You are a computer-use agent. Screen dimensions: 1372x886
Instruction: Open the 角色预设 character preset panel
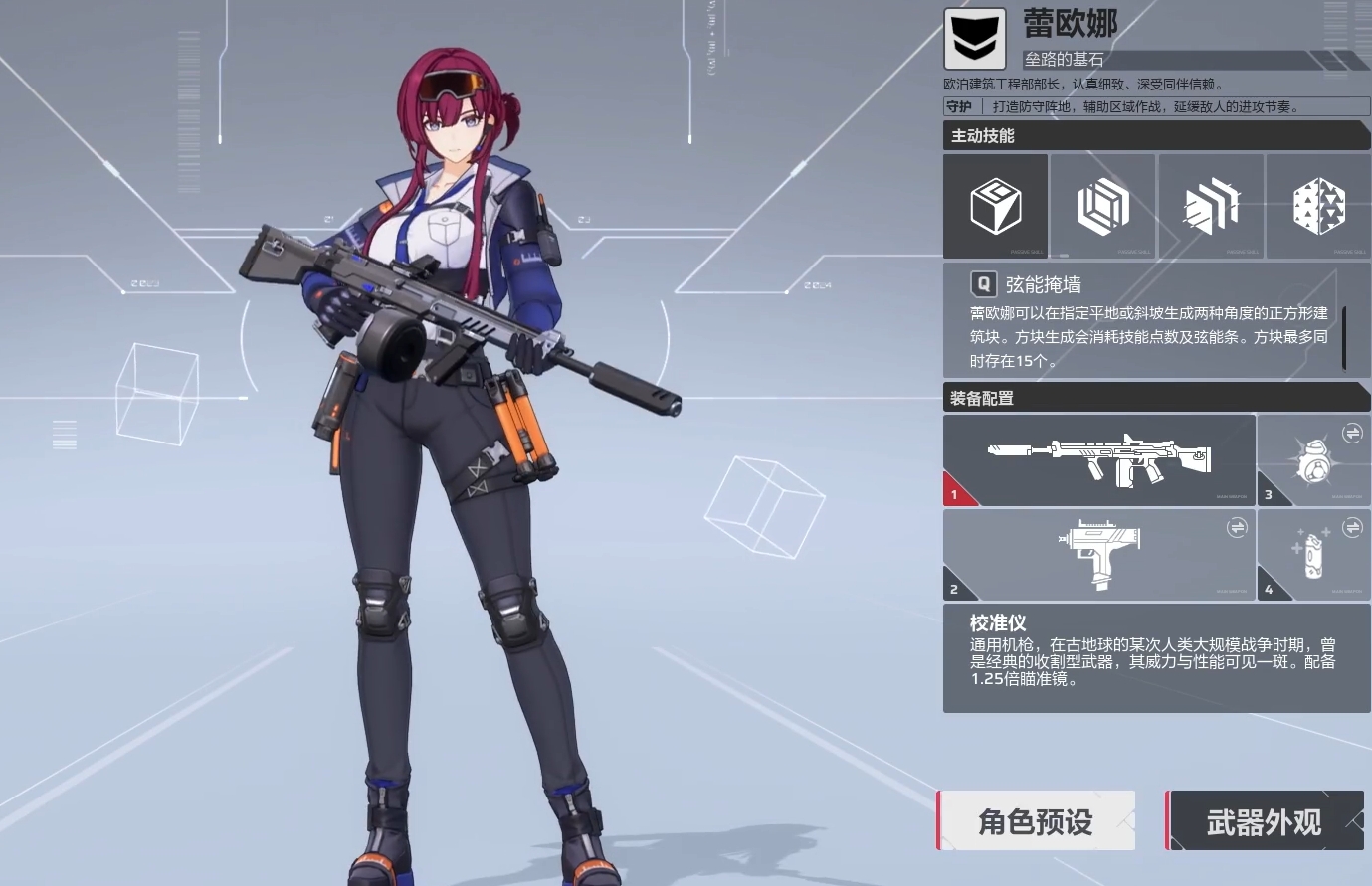point(1035,820)
